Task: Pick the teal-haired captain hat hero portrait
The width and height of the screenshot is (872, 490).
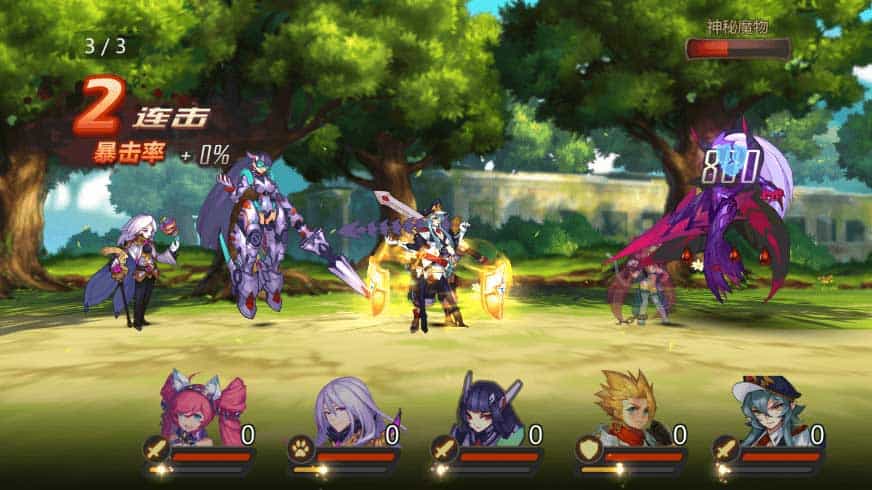Action: [x=768, y=411]
